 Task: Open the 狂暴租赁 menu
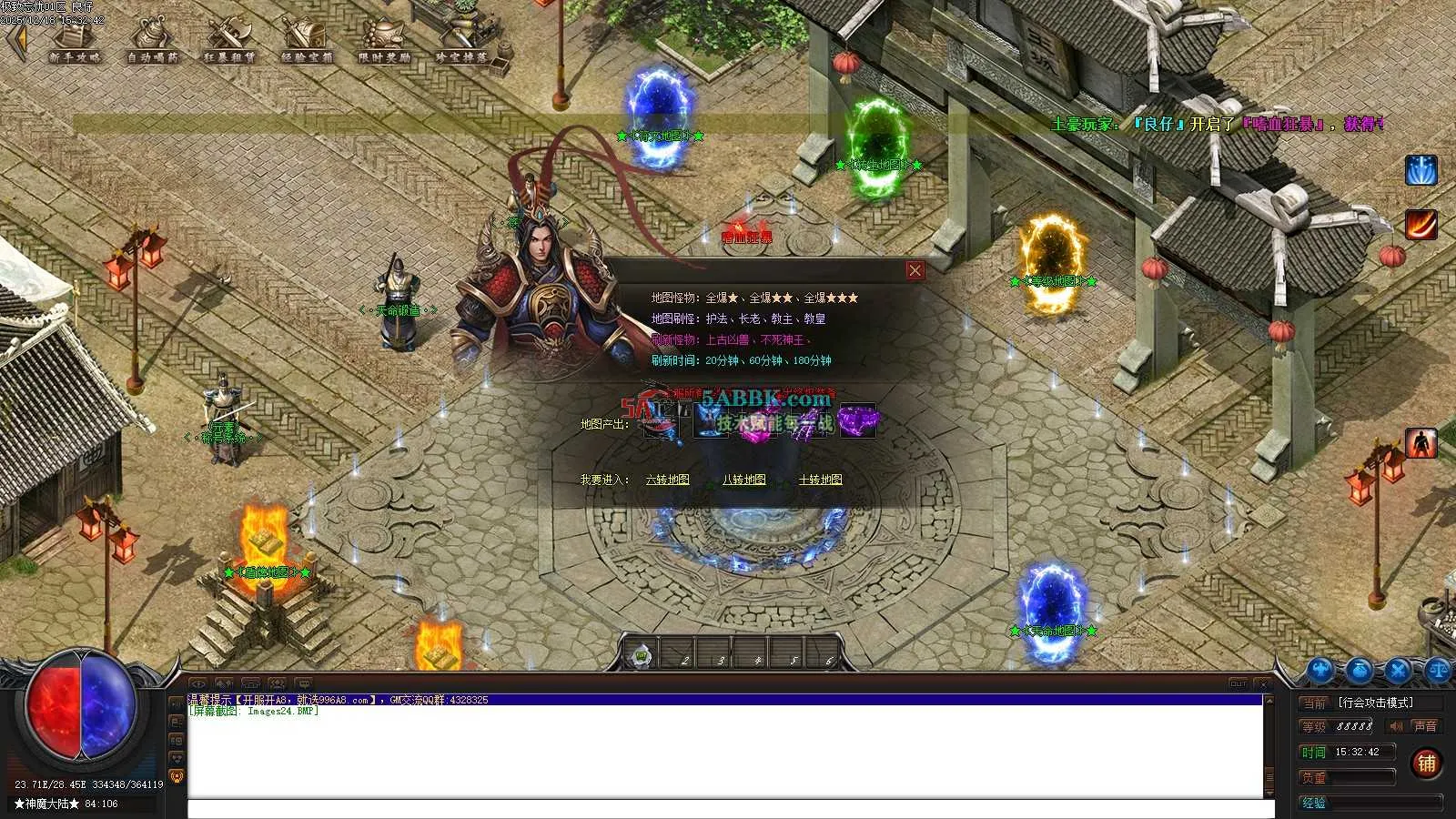229,41
